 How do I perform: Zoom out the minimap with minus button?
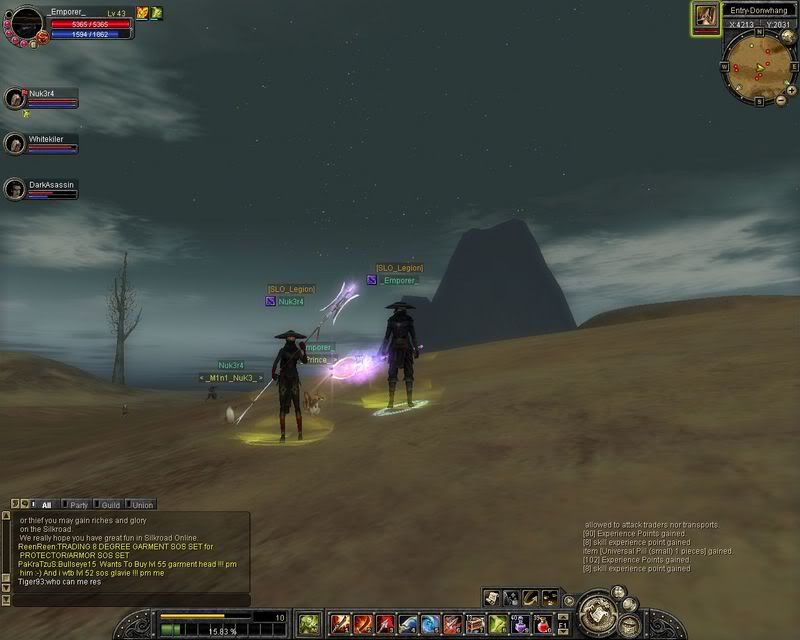tap(778, 100)
